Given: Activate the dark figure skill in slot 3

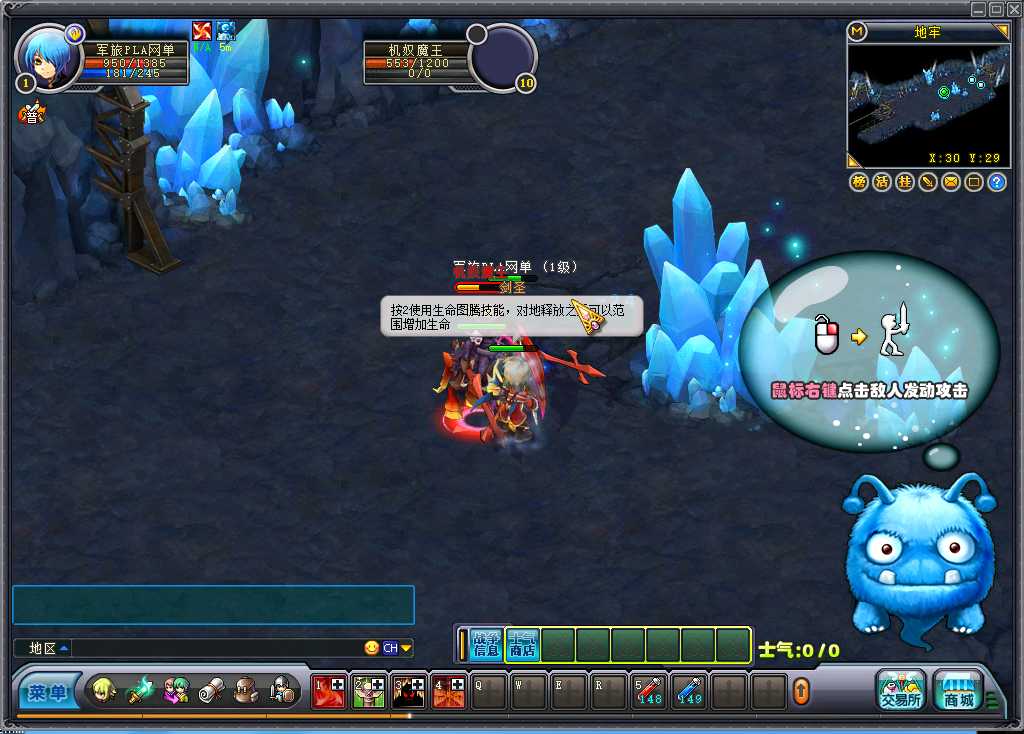Looking at the screenshot, I should [x=409, y=690].
